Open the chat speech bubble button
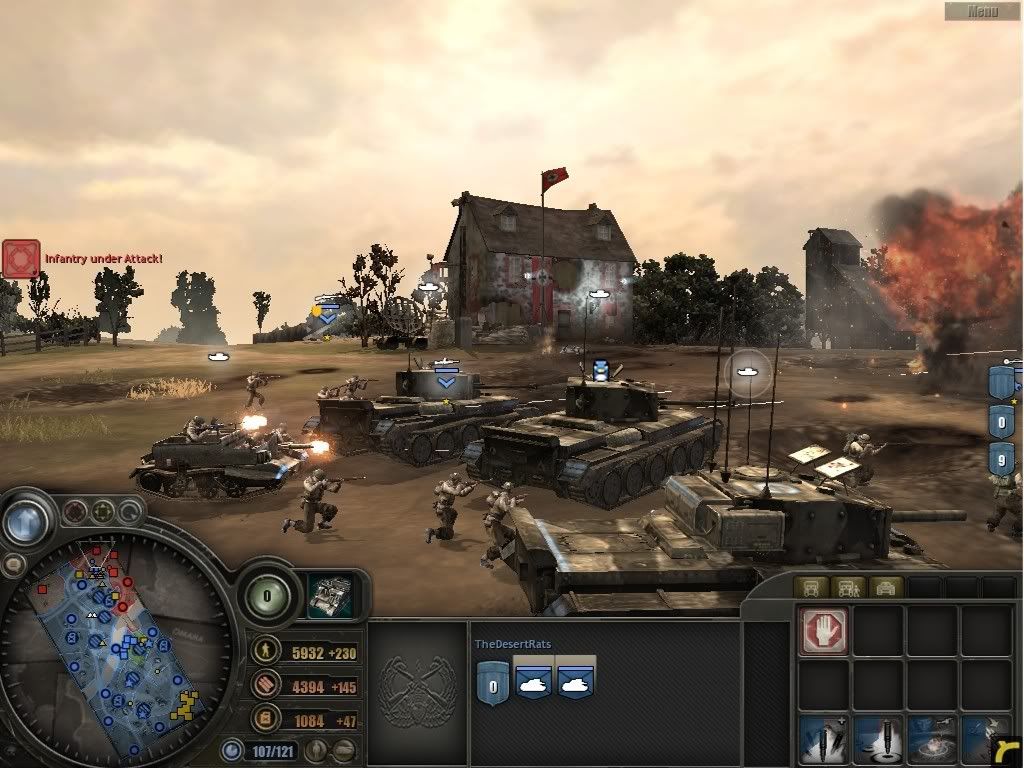The image size is (1024, 768). click(x=13, y=566)
